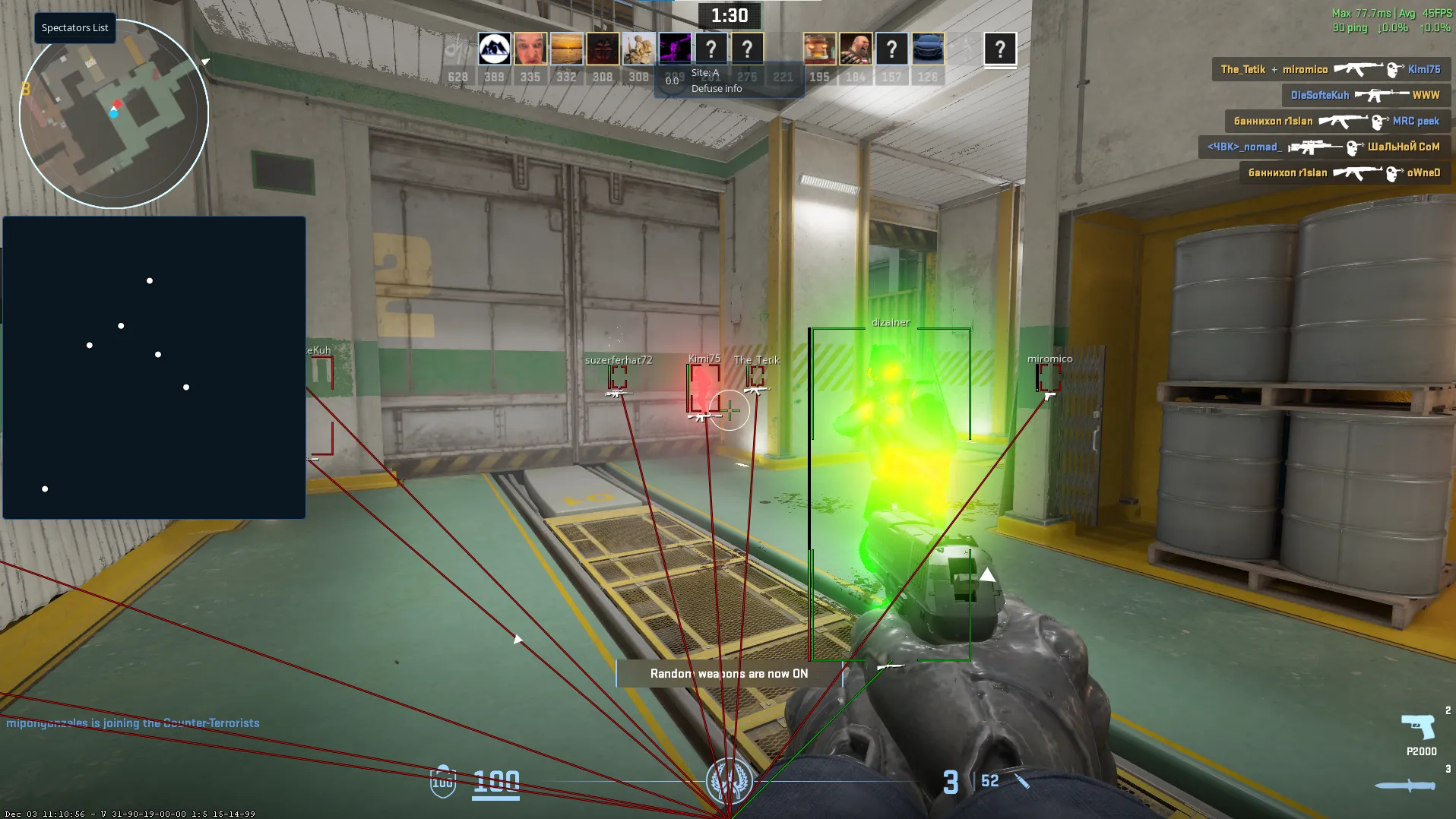This screenshot has width=1456, height=819.
Task: Choose the Heavy character player avatar
Action: click(856, 49)
